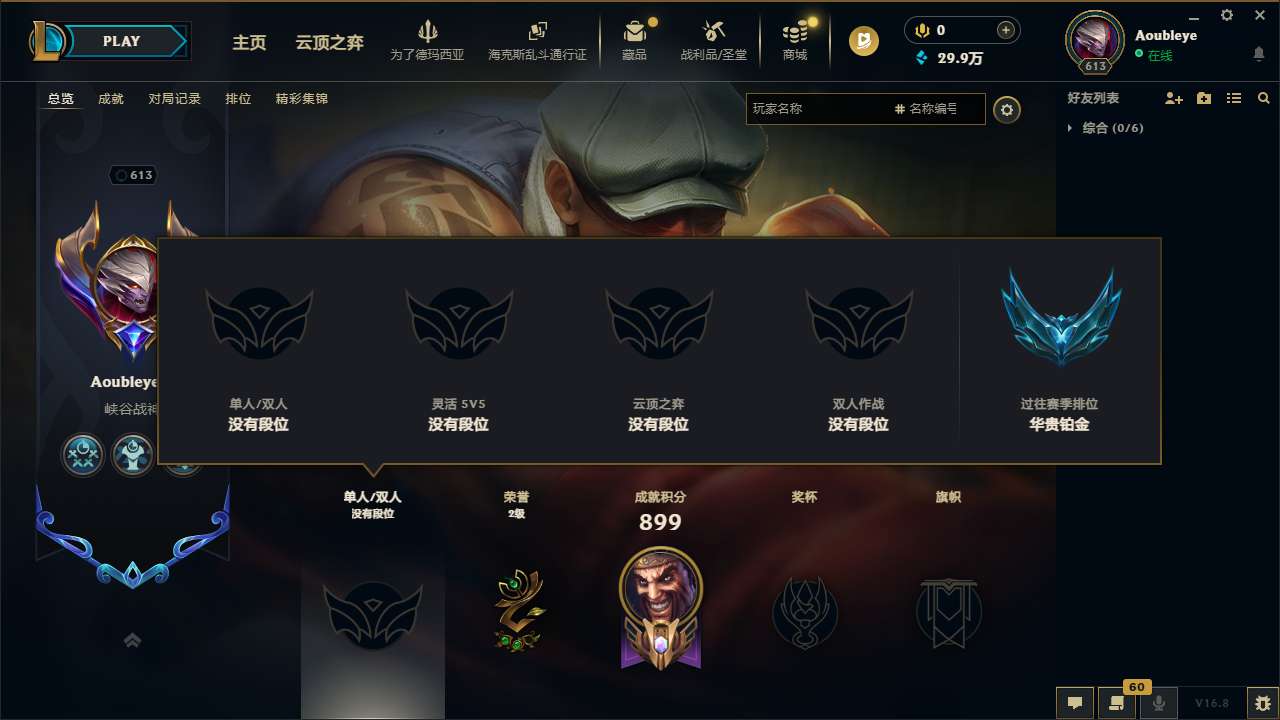Open the 商城 store icon
Screen dimensions: 1280x720
pyautogui.click(x=795, y=40)
